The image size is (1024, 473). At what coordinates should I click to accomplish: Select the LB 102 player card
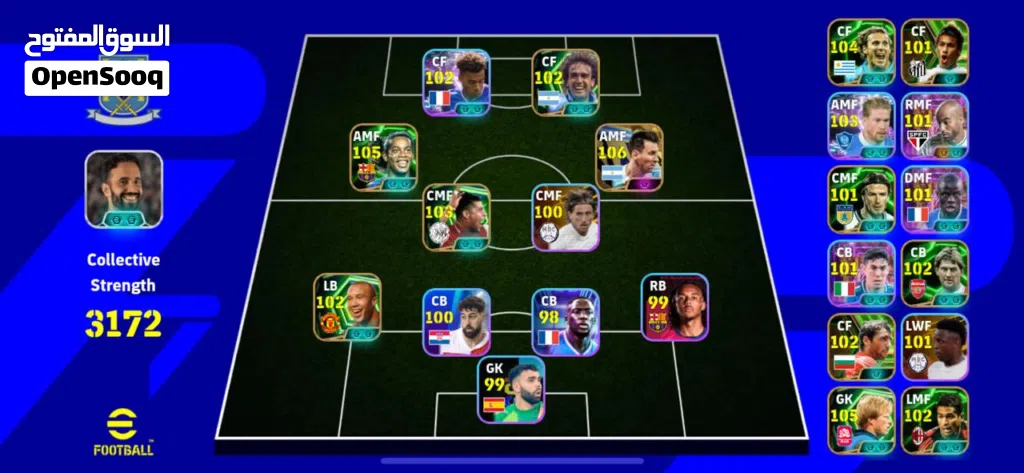347,307
